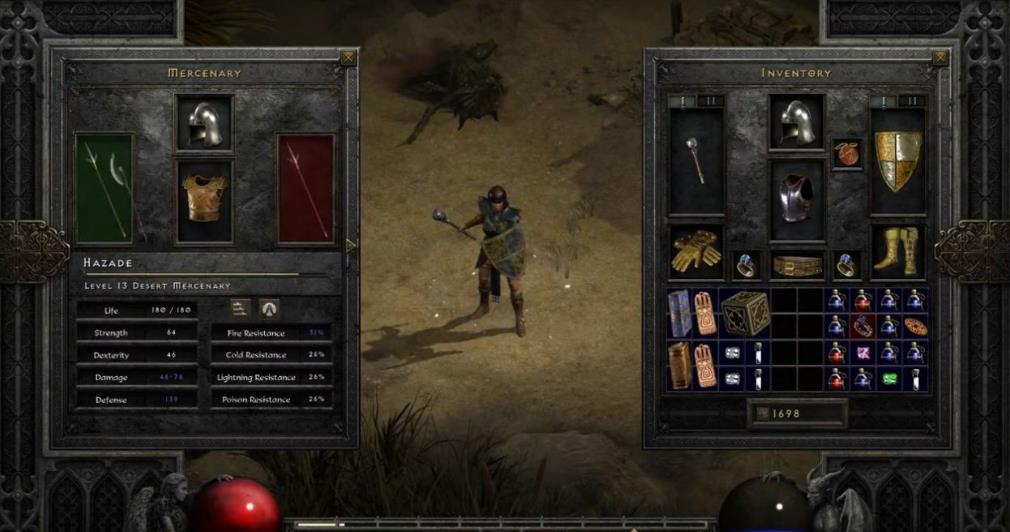The height and width of the screenshot is (532, 1010).
Task: Select the equipped belt slot
Action: pos(797,265)
